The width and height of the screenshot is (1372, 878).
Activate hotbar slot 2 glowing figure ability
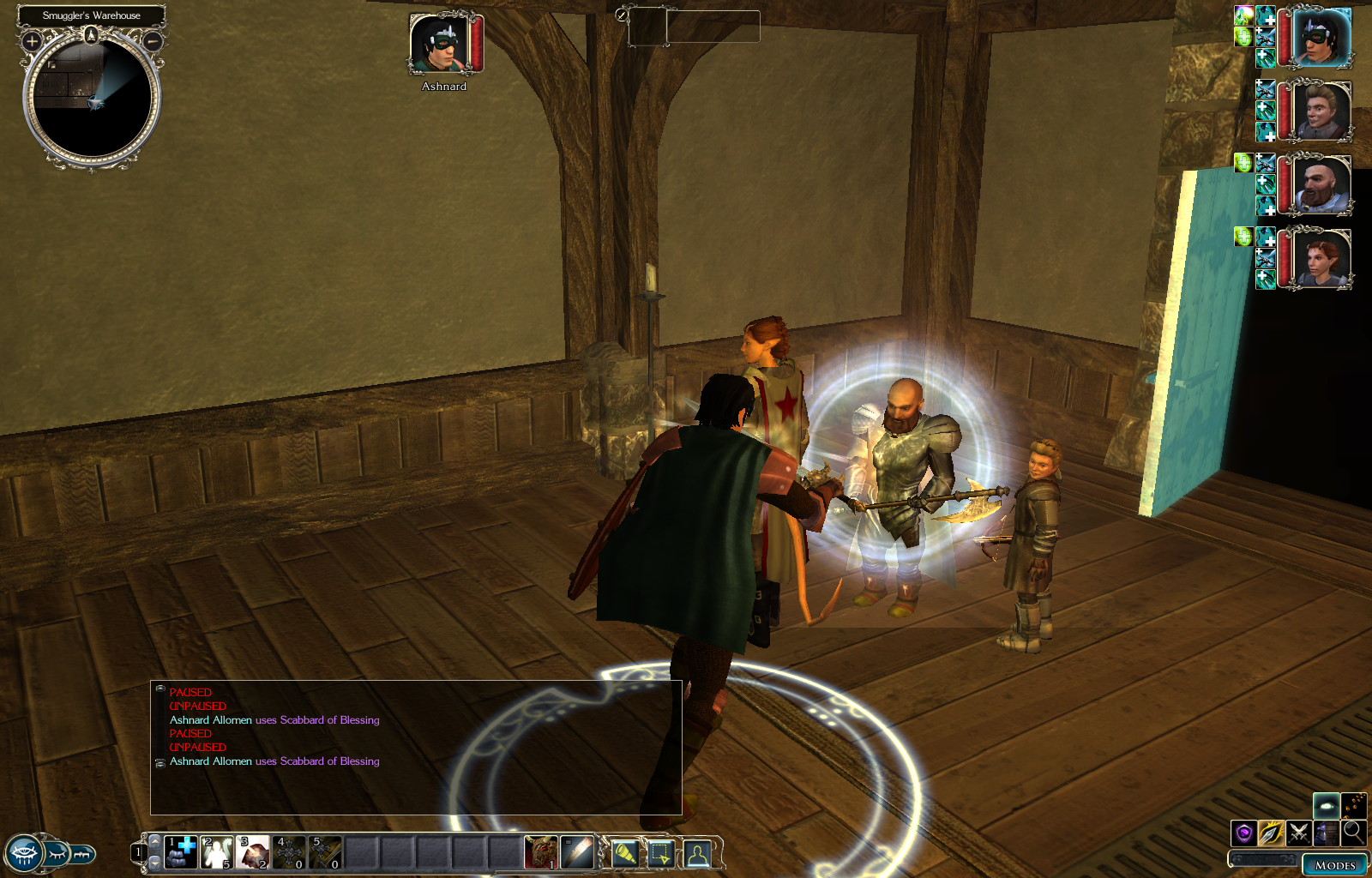pyautogui.click(x=217, y=852)
